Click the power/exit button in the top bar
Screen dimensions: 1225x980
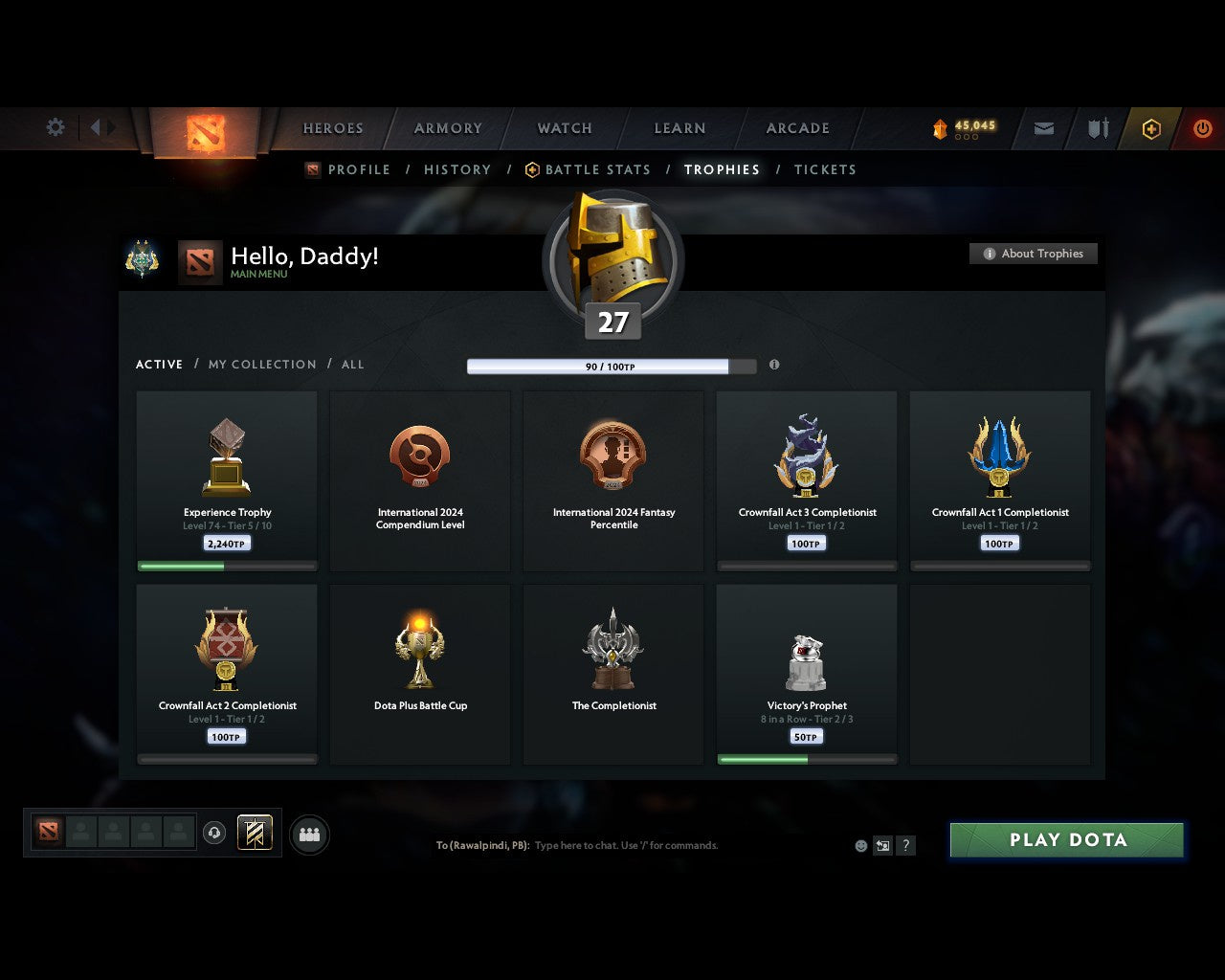pyautogui.click(x=1202, y=127)
